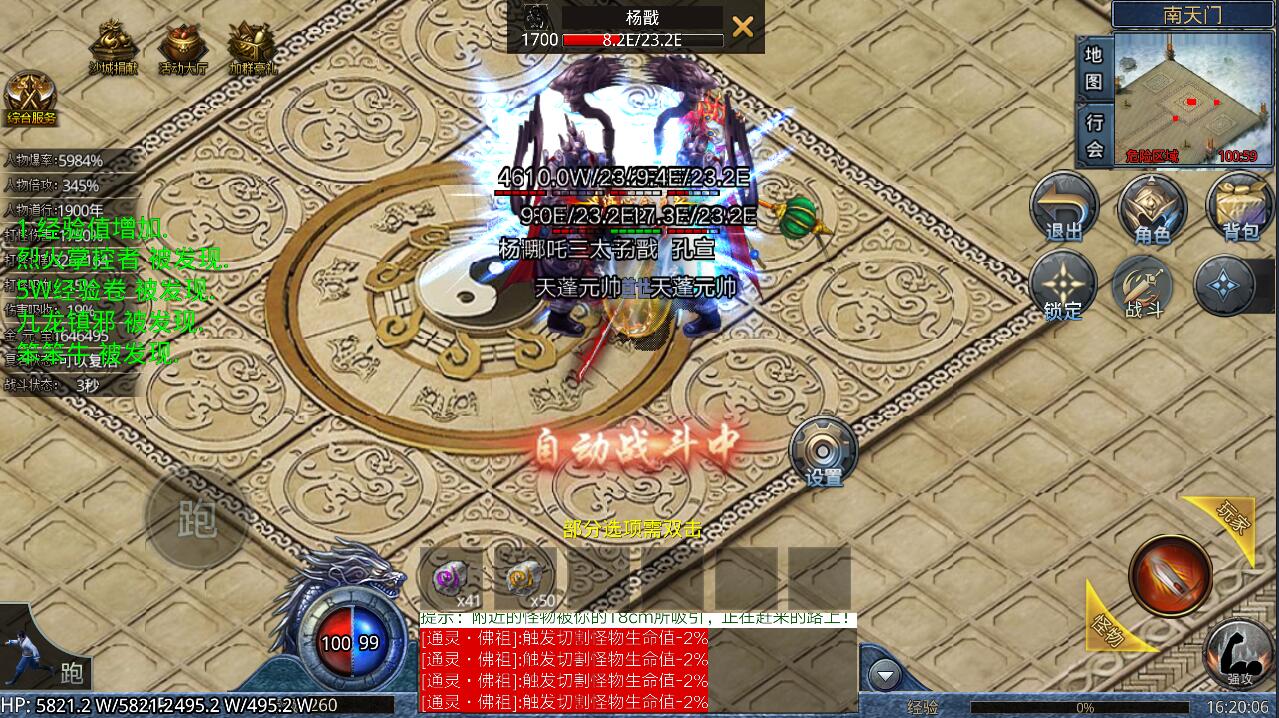Click the blue four-point star button
1279x718 pixels.
[x=1227, y=285]
